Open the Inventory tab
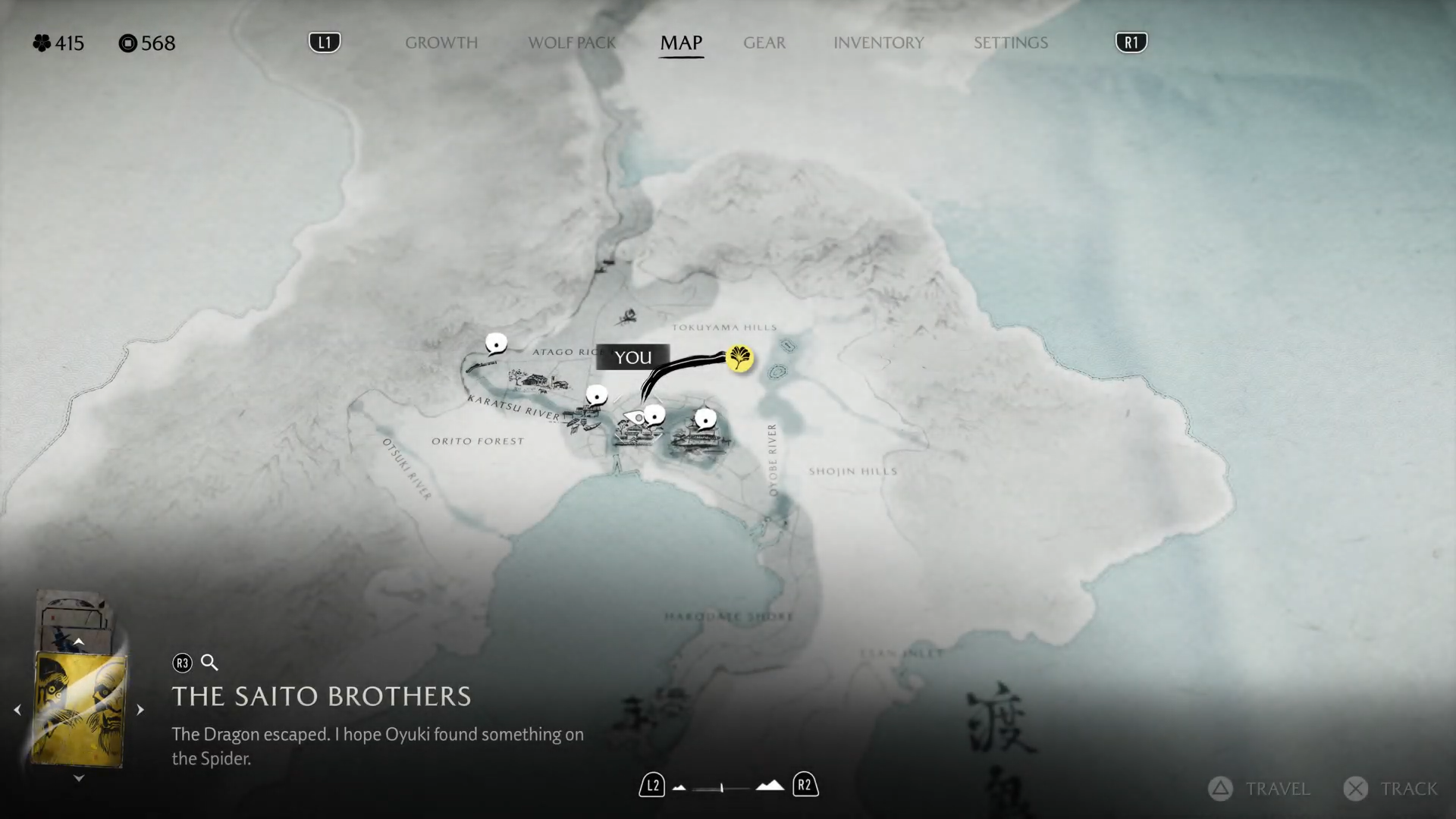The width and height of the screenshot is (1456, 819). coord(878,43)
